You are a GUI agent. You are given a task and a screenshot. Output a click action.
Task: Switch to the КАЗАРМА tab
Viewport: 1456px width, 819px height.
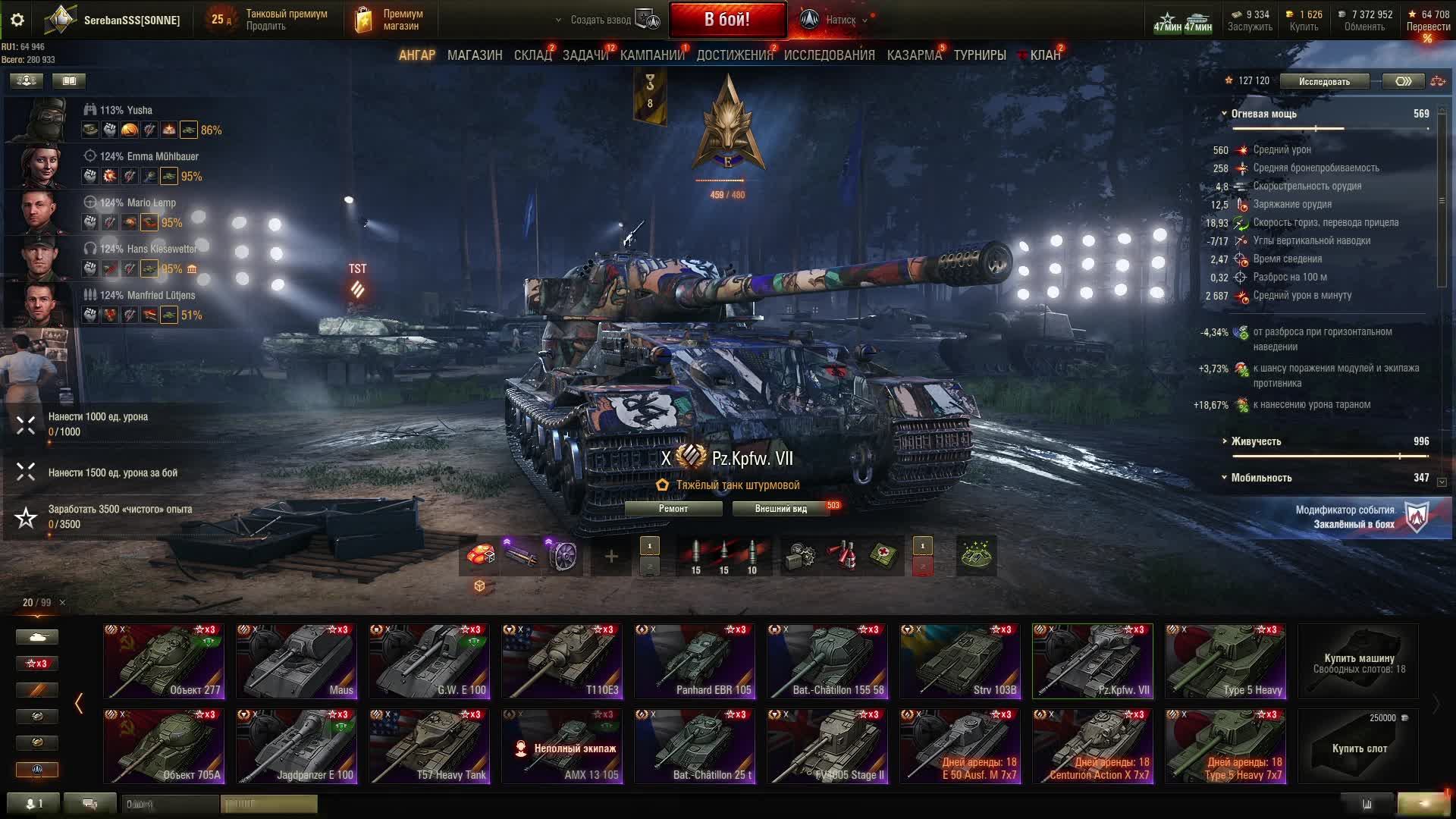tap(914, 55)
